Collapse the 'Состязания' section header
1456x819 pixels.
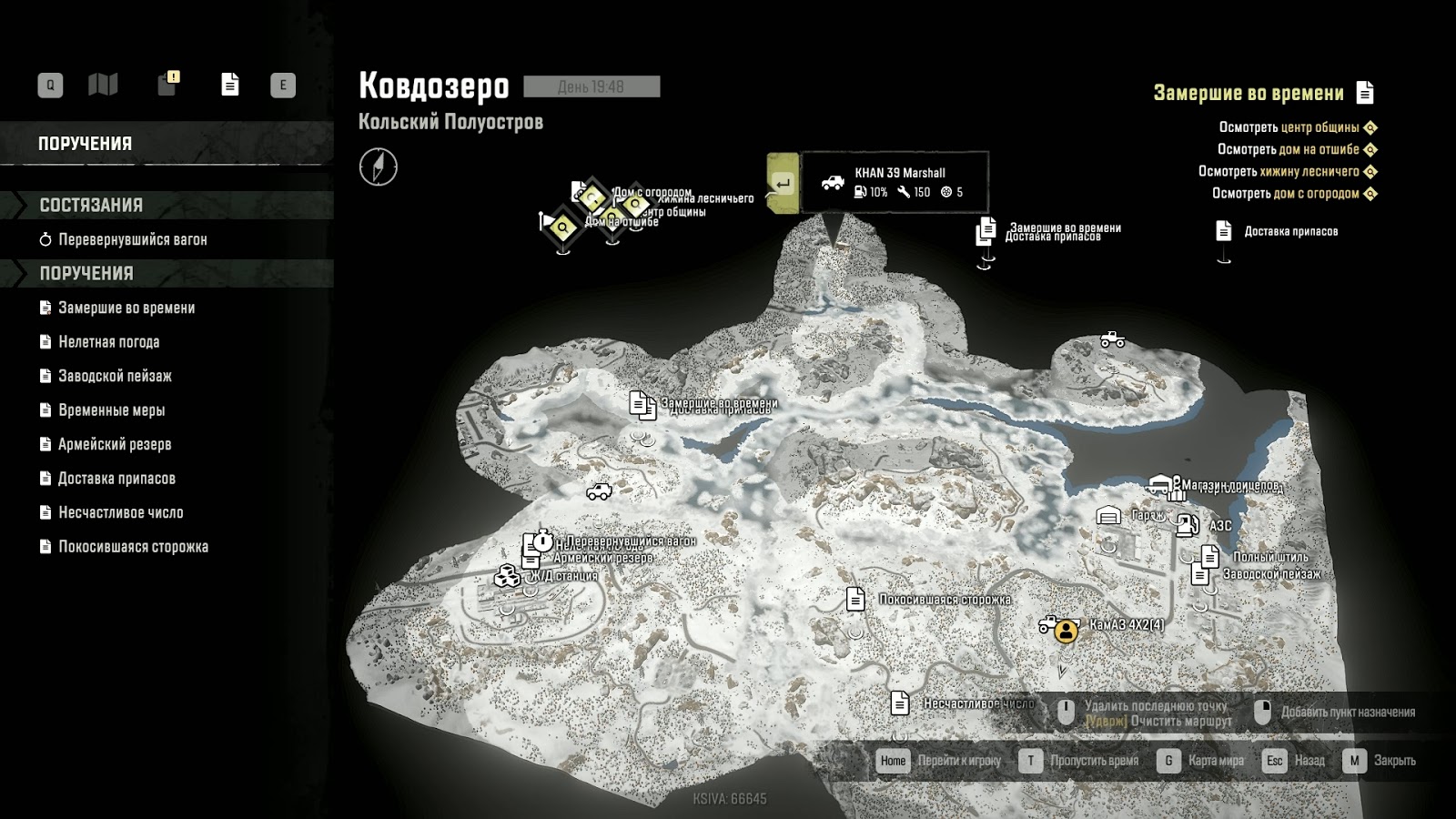pyautogui.click(x=91, y=205)
